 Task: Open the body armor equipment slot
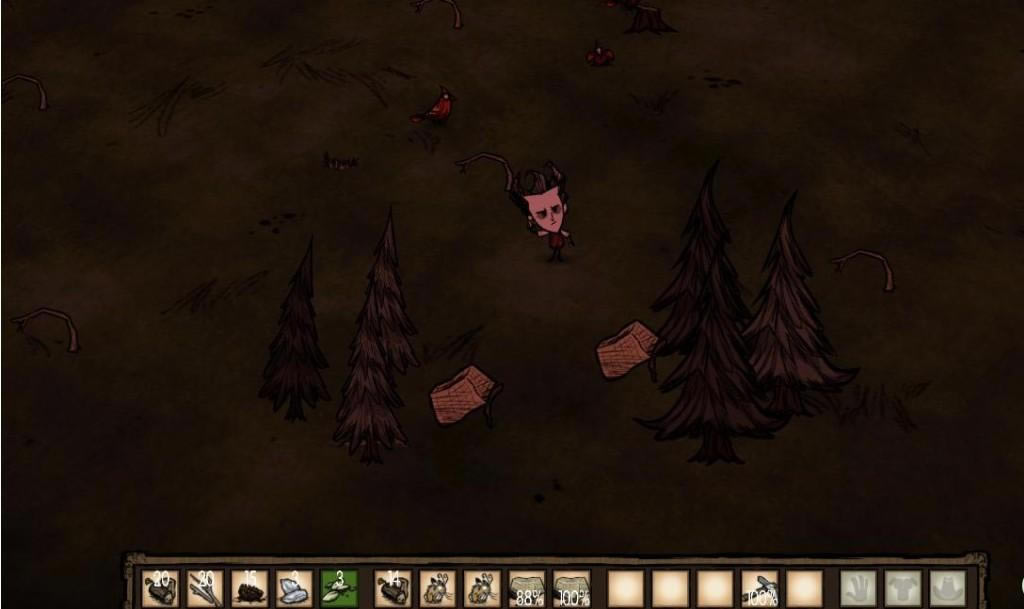[x=902, y=588]
